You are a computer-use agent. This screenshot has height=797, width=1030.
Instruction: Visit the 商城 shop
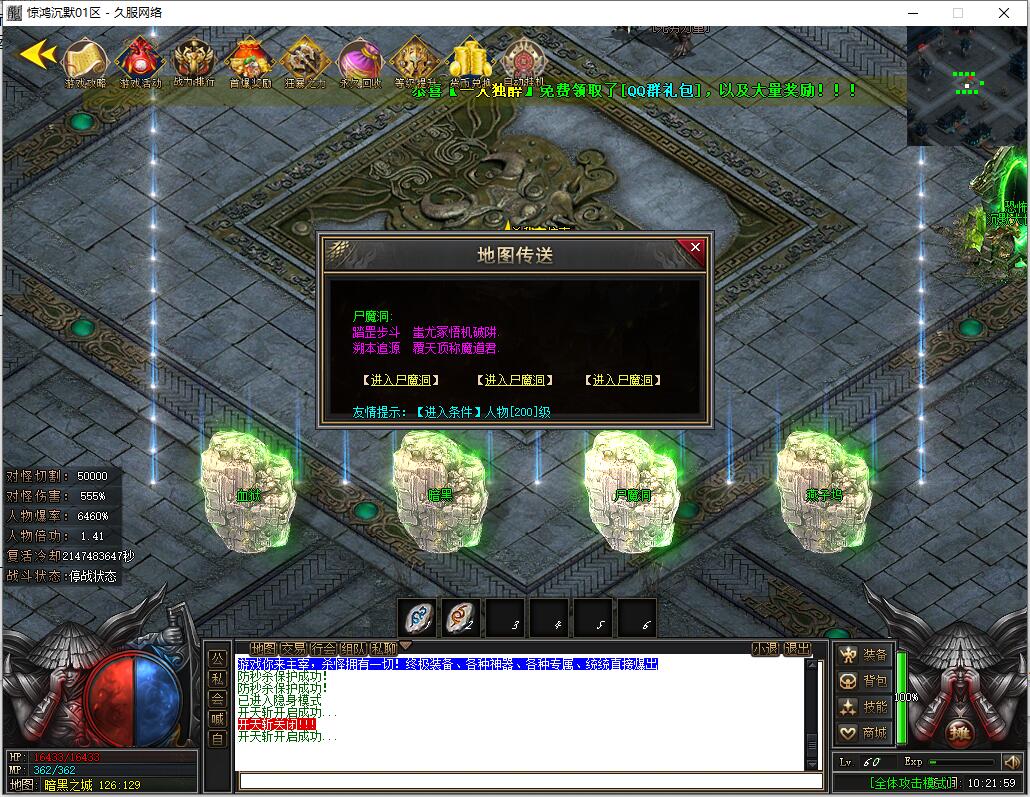864,733
